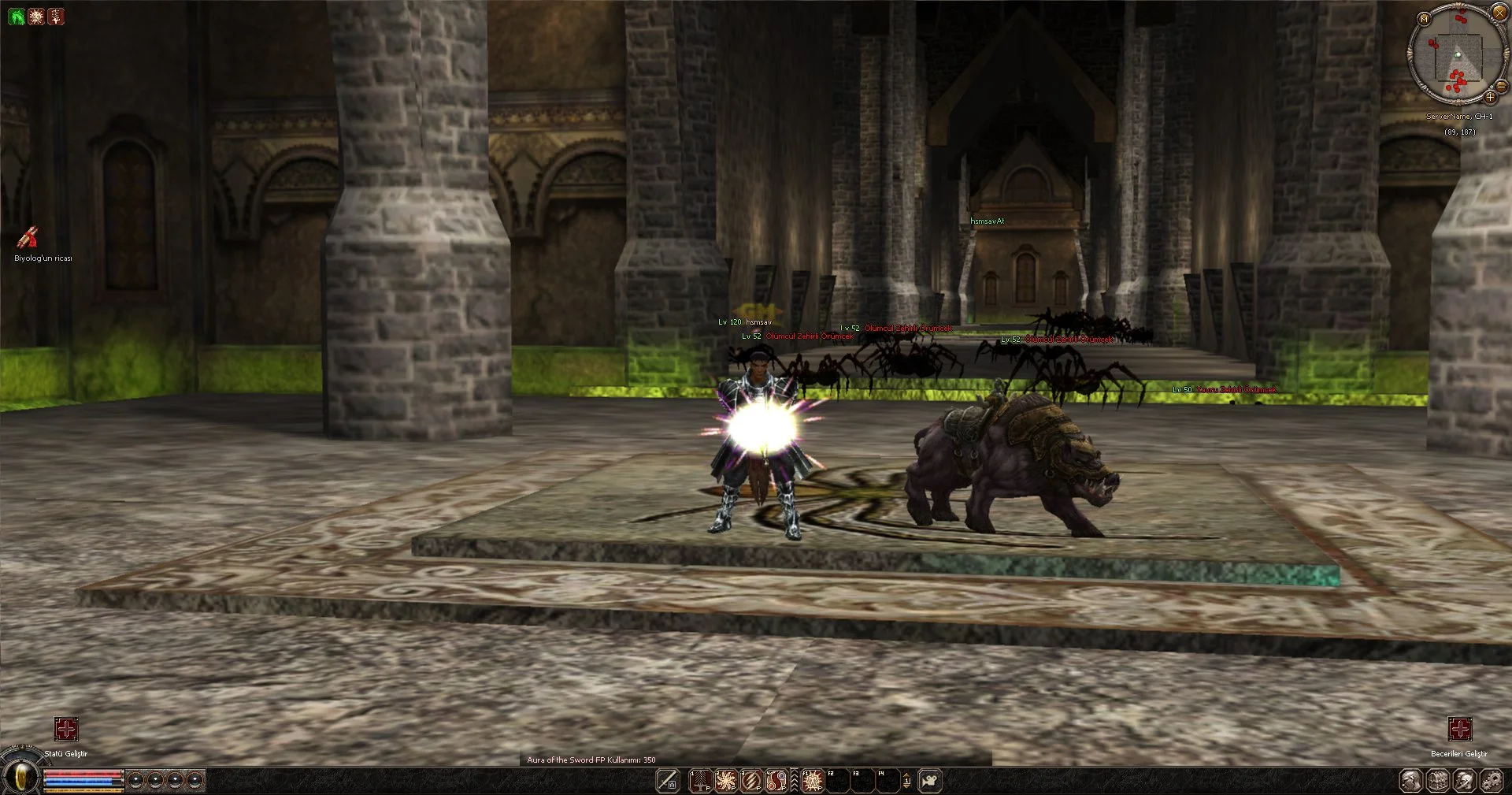Open the system options gear icon
Screen dimensions: 1512x795
coord(1491,781)
